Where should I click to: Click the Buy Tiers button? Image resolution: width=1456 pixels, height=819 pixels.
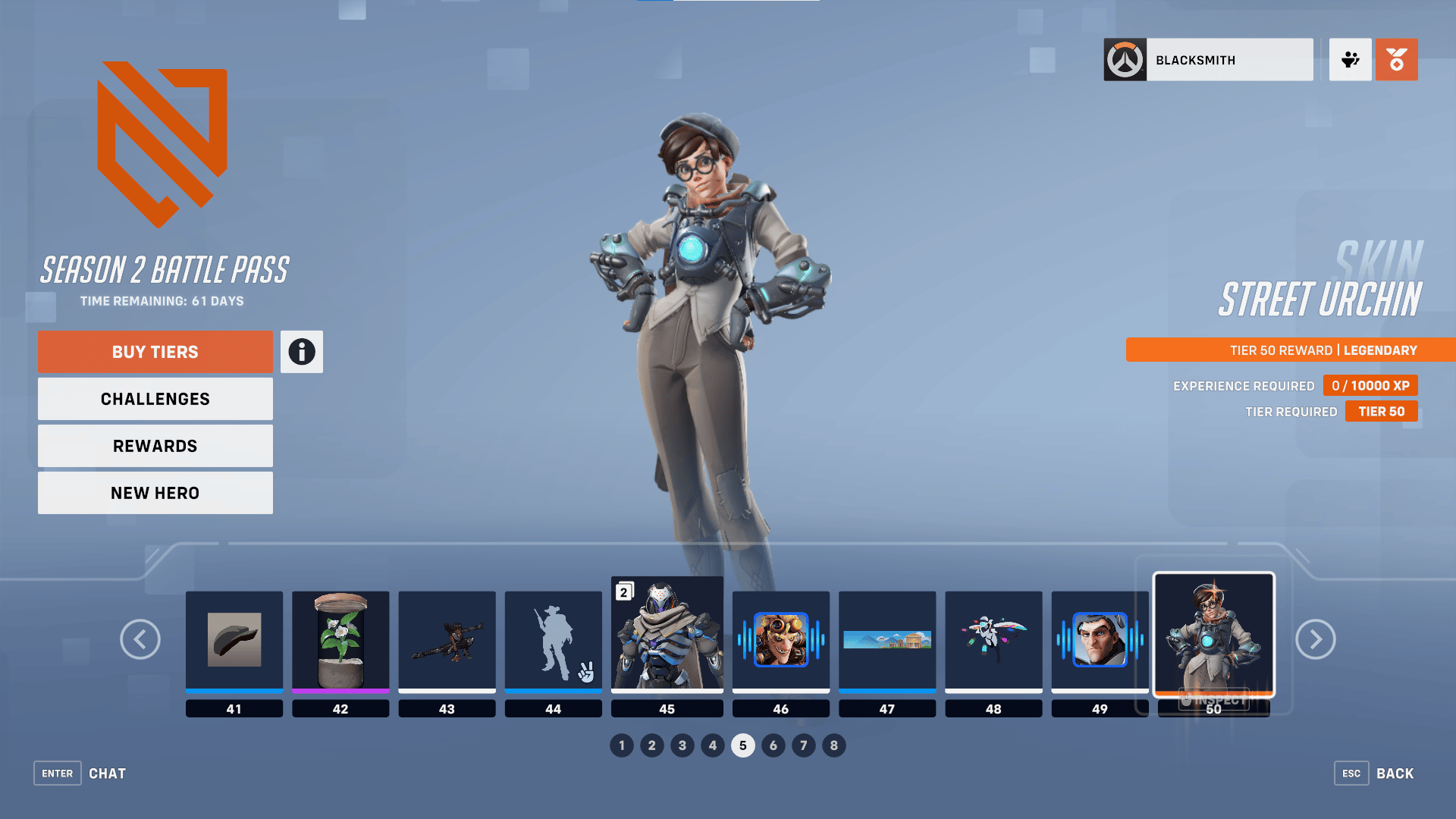pos(155,351)
